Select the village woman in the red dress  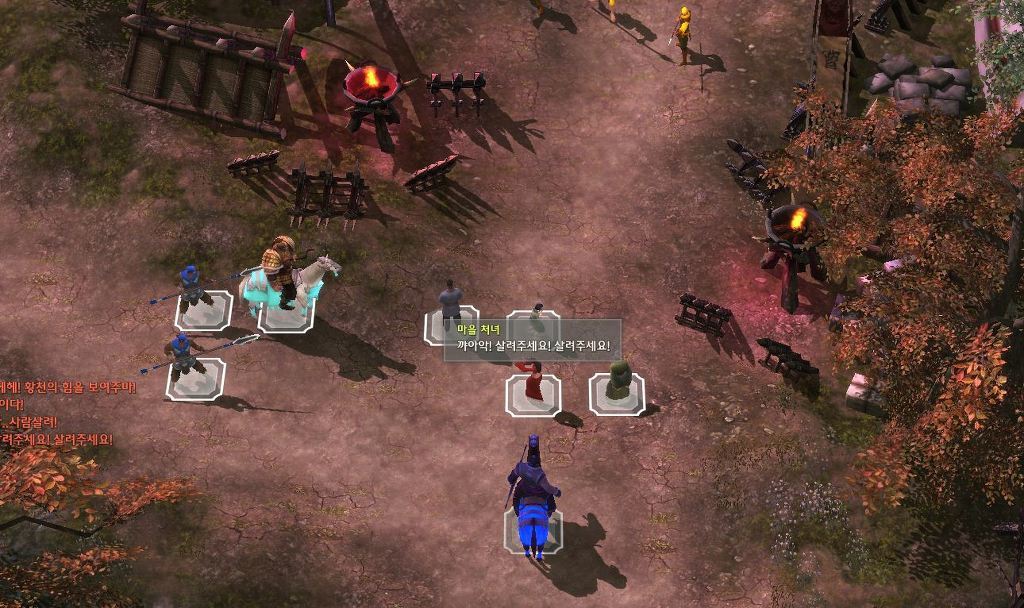tap(533, 381)
